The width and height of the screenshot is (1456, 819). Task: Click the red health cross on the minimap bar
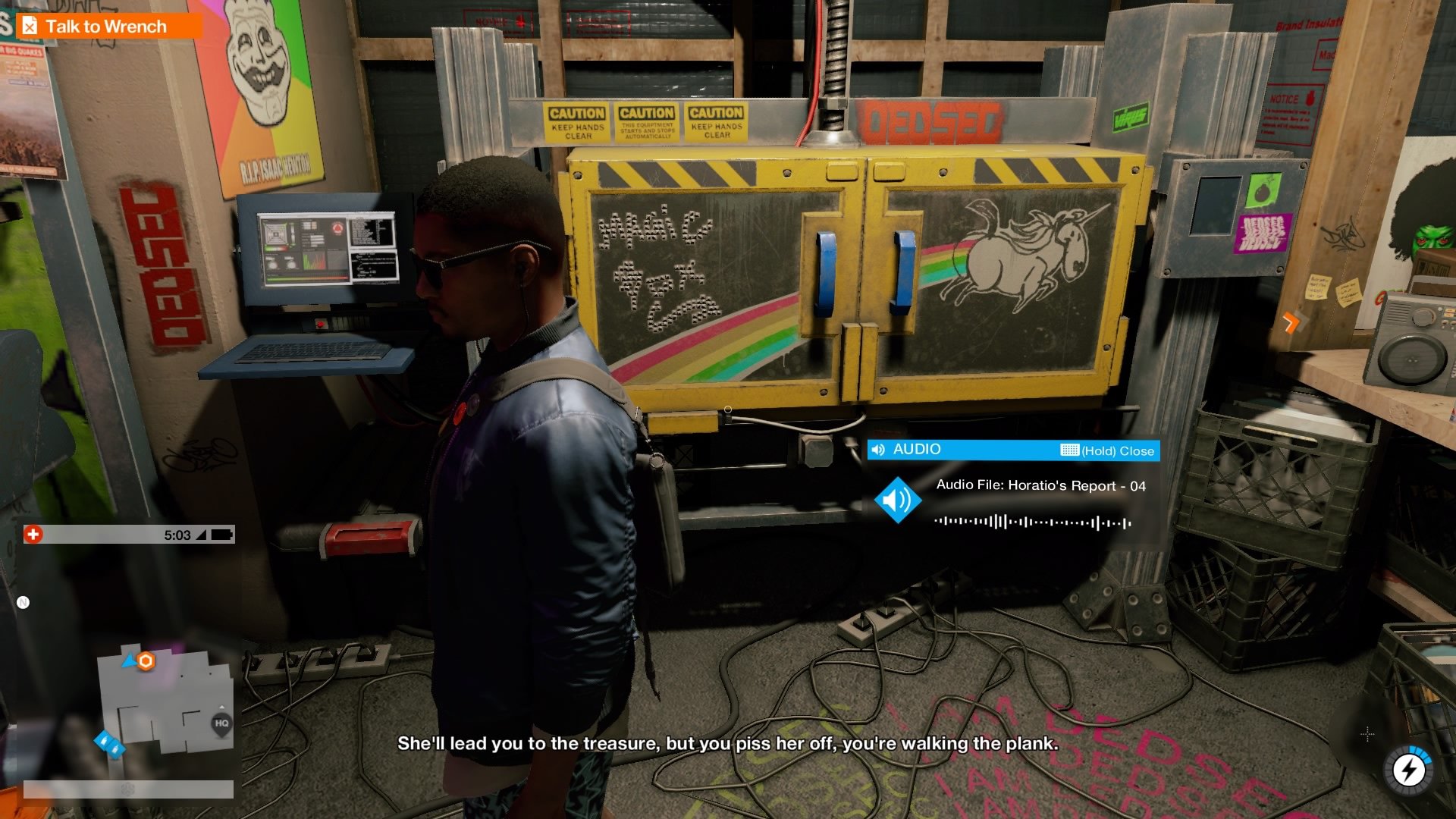(x=33, y=533)
